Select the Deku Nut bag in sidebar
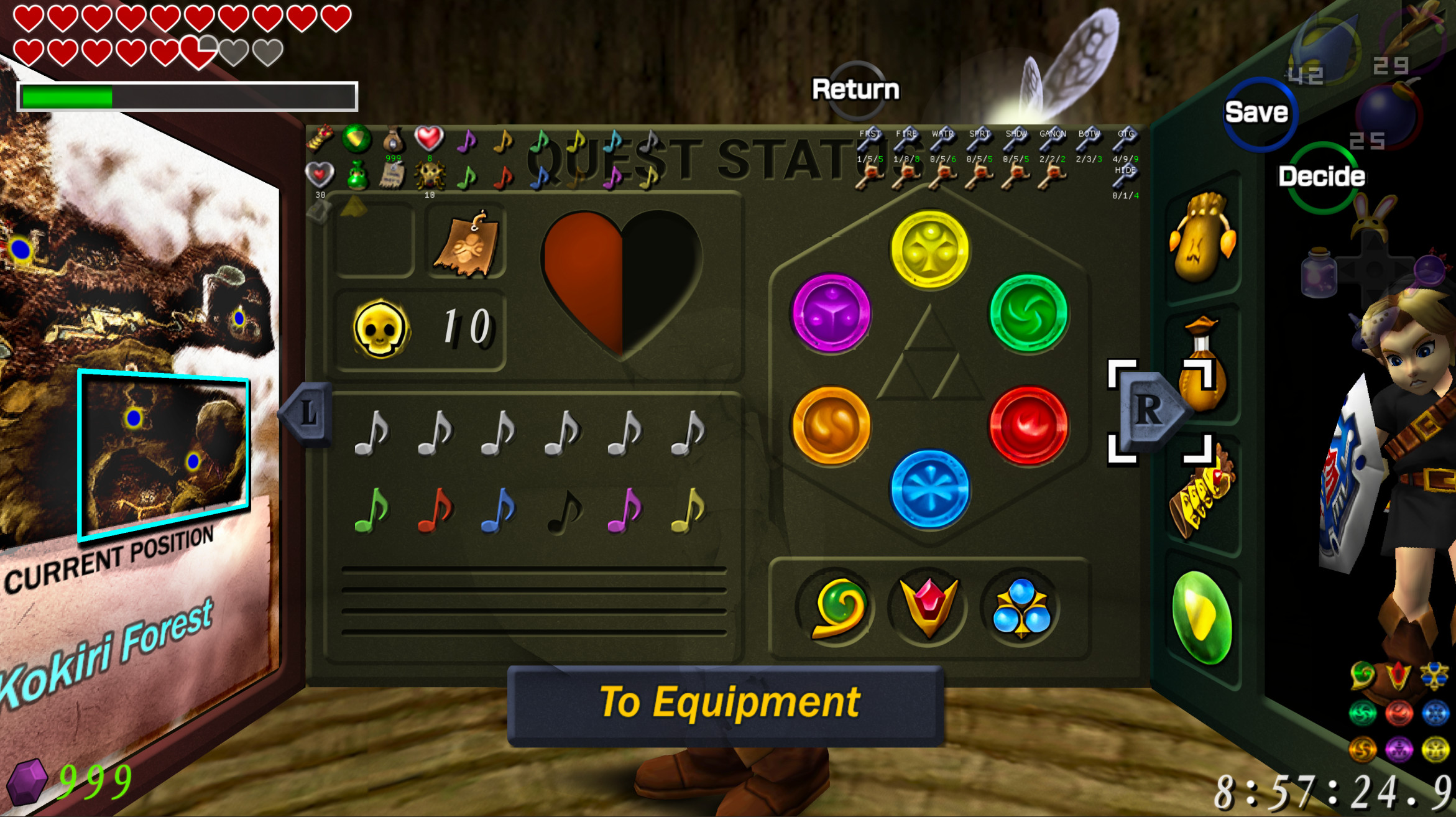This screenshot has width=1456, height=817. 1202,241
